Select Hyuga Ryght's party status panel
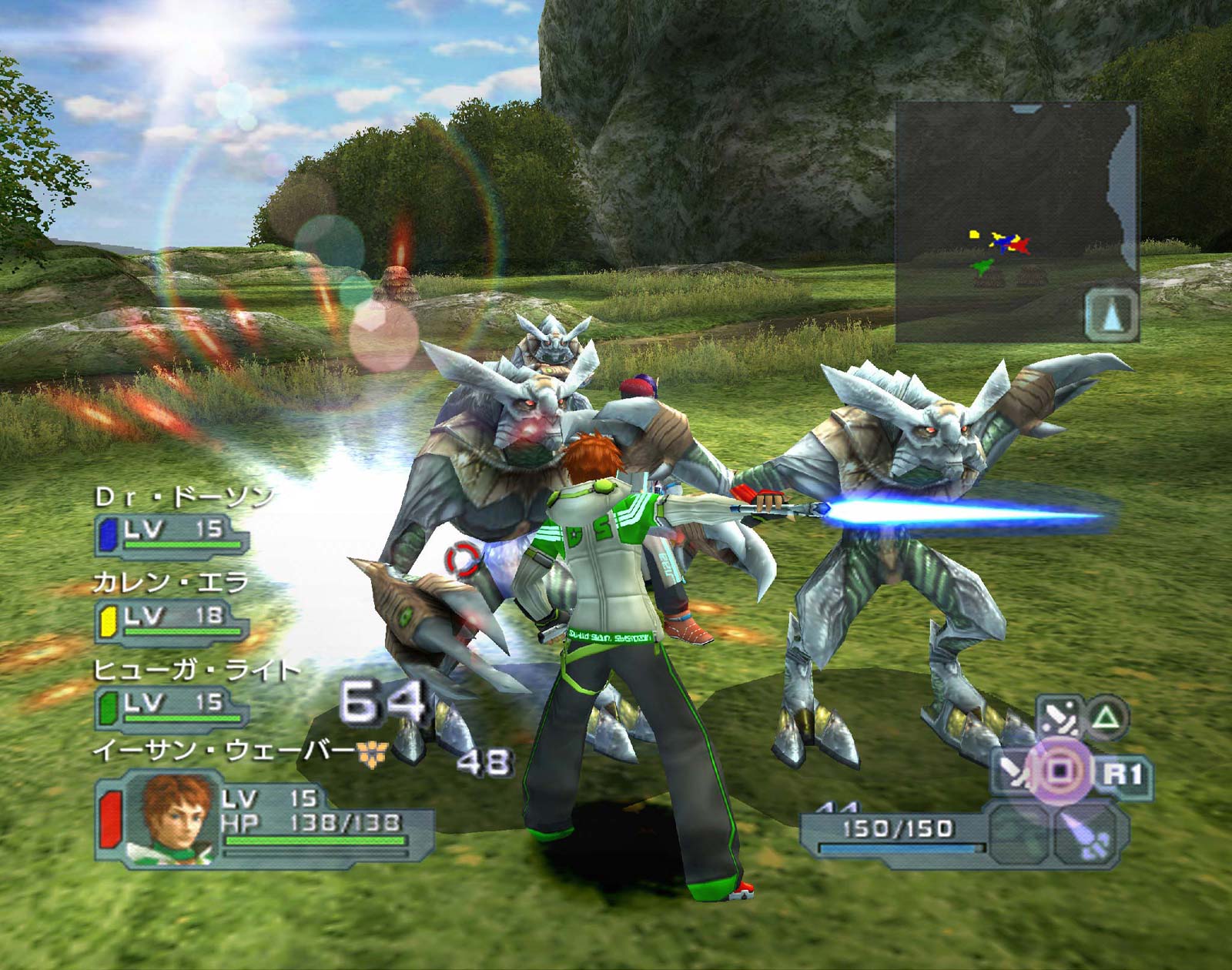This screenshot has width=1232, height=970. [x=172, y=708]
